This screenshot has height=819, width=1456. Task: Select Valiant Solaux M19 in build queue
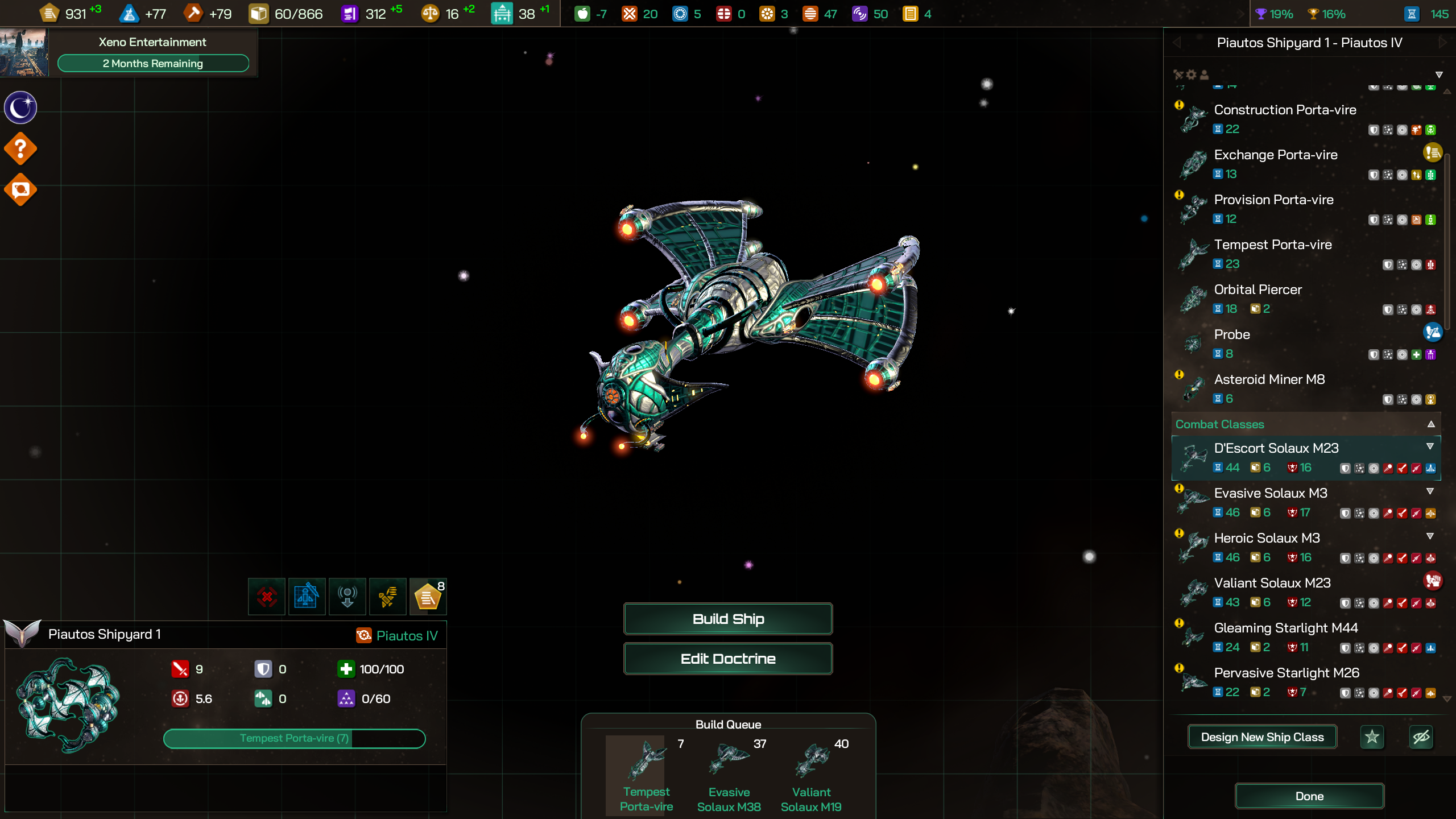tap(811, 775)
